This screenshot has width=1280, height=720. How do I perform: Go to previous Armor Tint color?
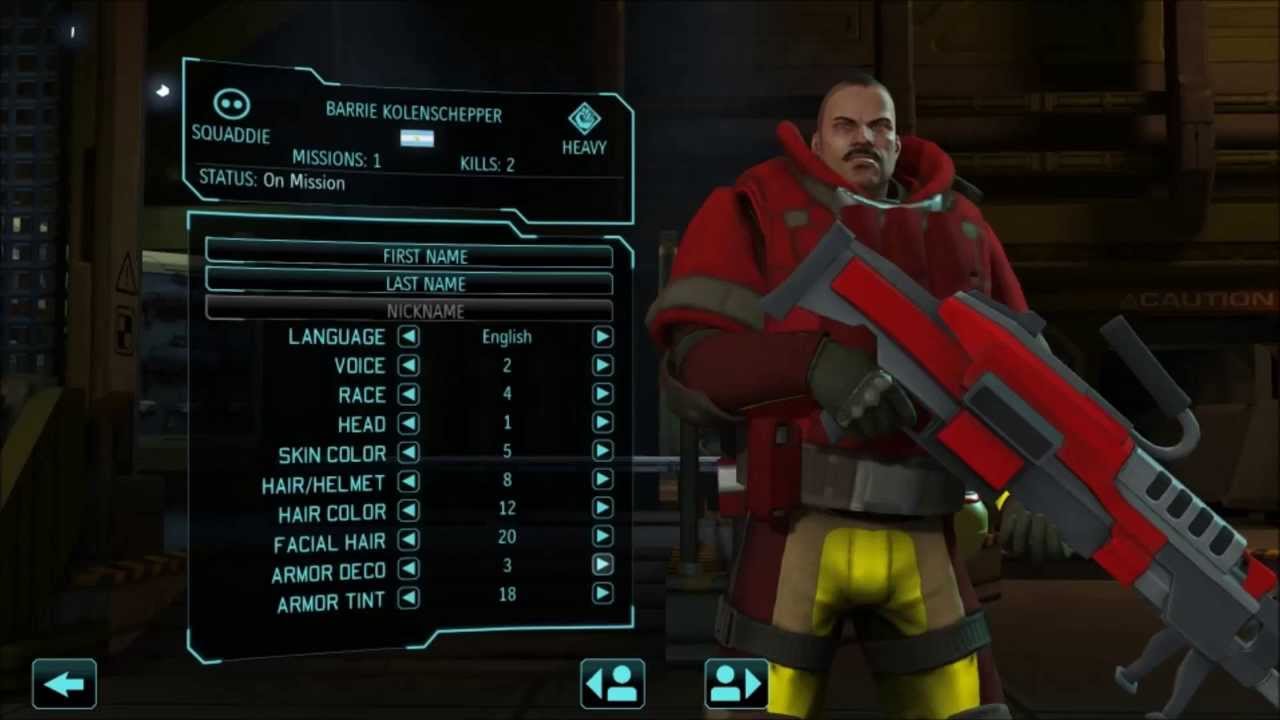(408, 598)
